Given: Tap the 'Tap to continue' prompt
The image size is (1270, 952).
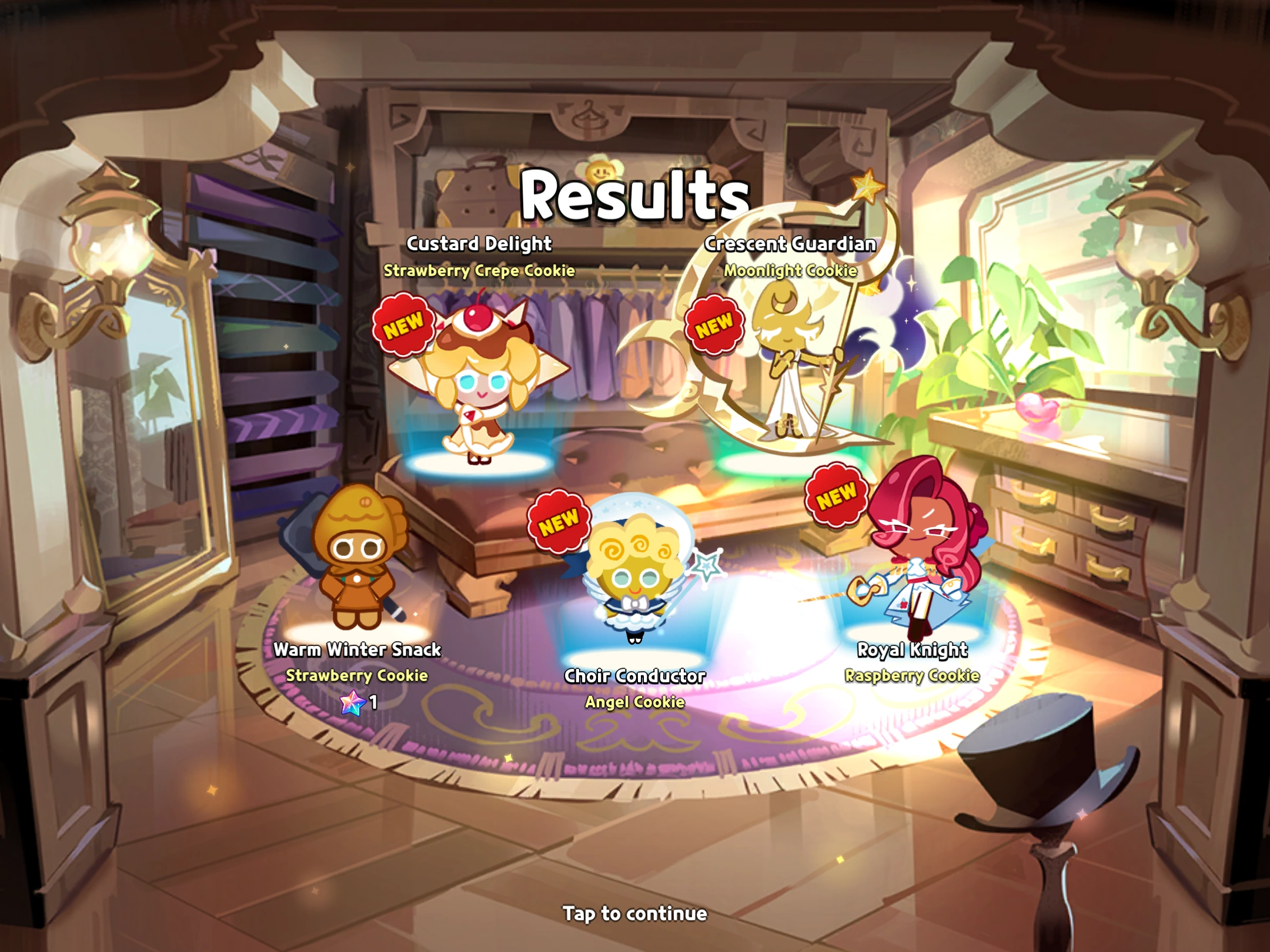Looking at the screenshot, I should click(635, 914).
